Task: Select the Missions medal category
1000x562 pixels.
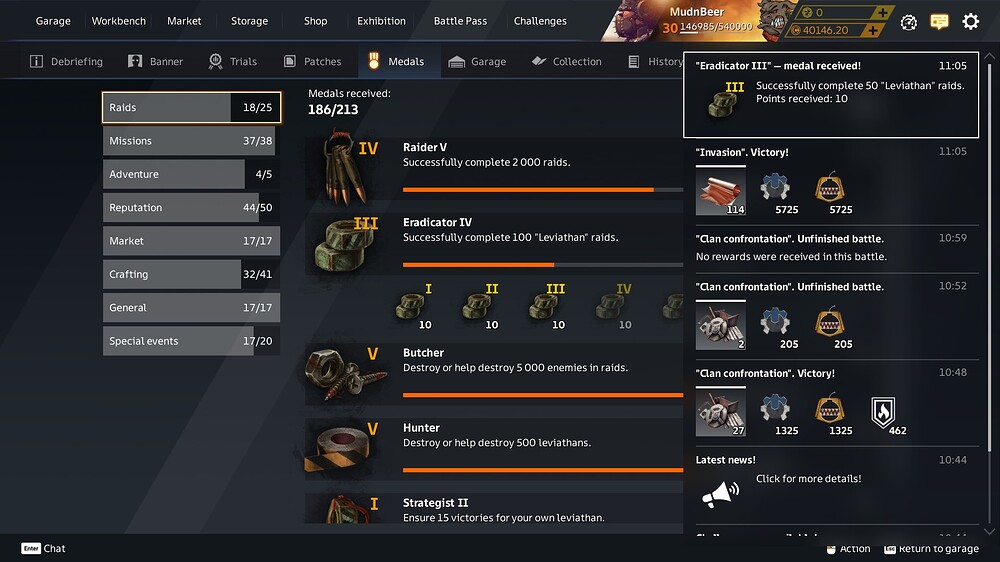Action: click(190, 141)
